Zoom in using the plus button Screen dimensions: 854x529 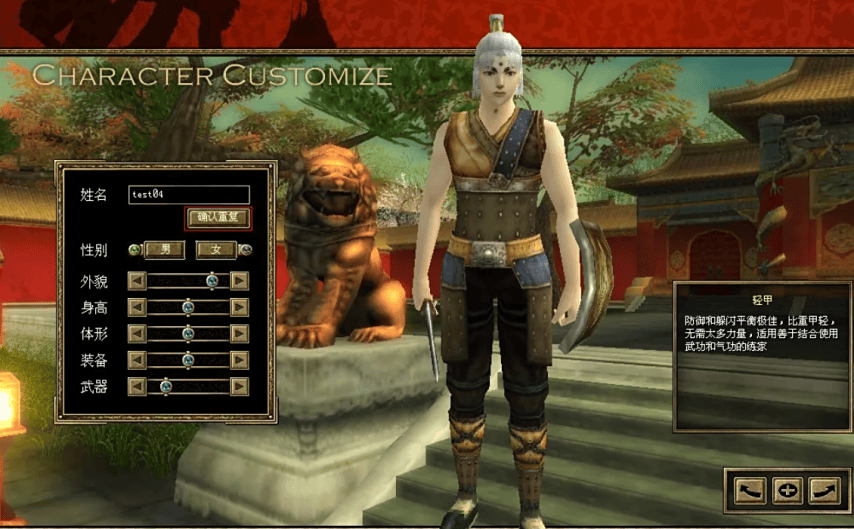point(787,490)
